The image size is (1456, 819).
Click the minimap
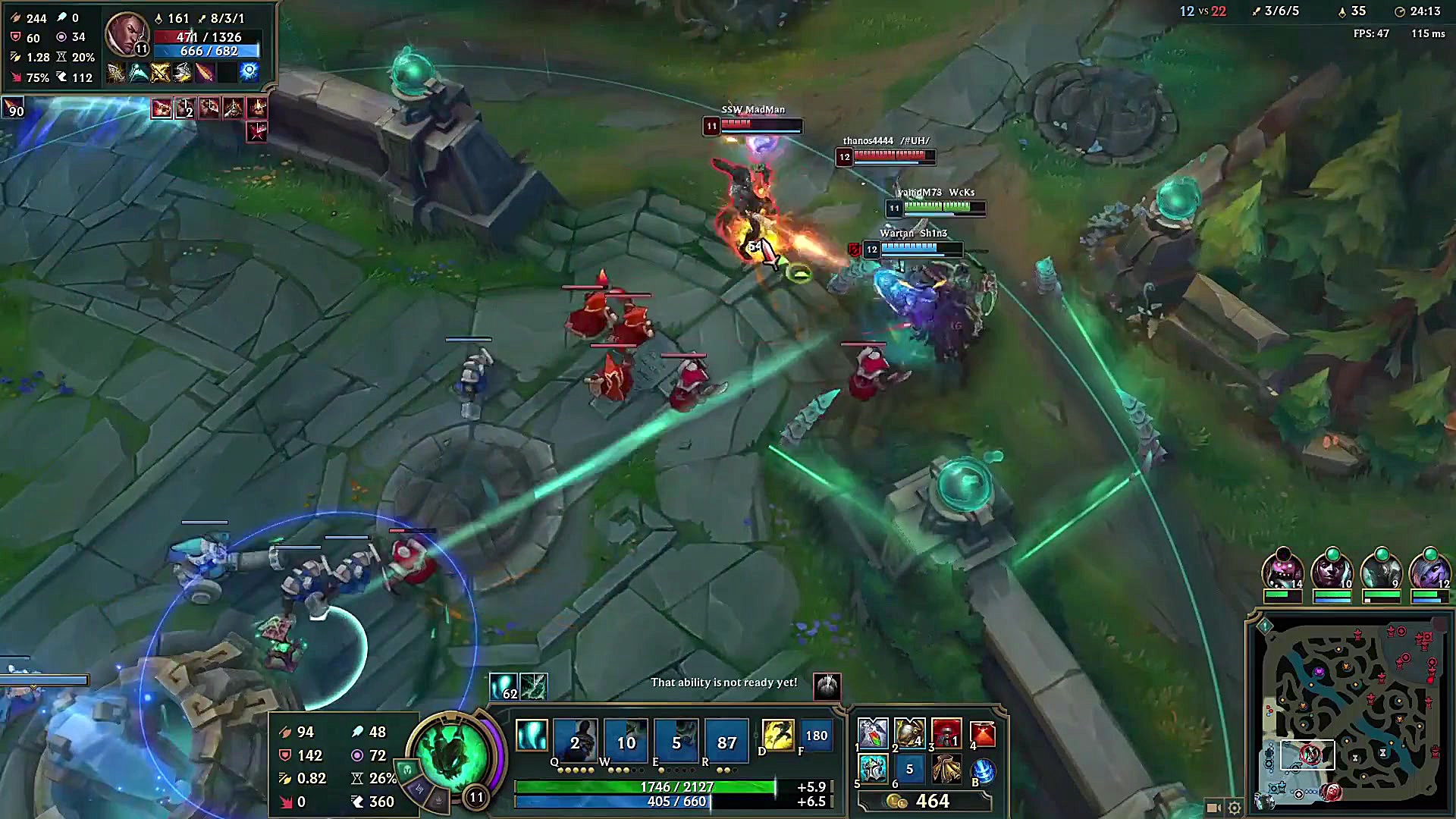click(1348, 713)
